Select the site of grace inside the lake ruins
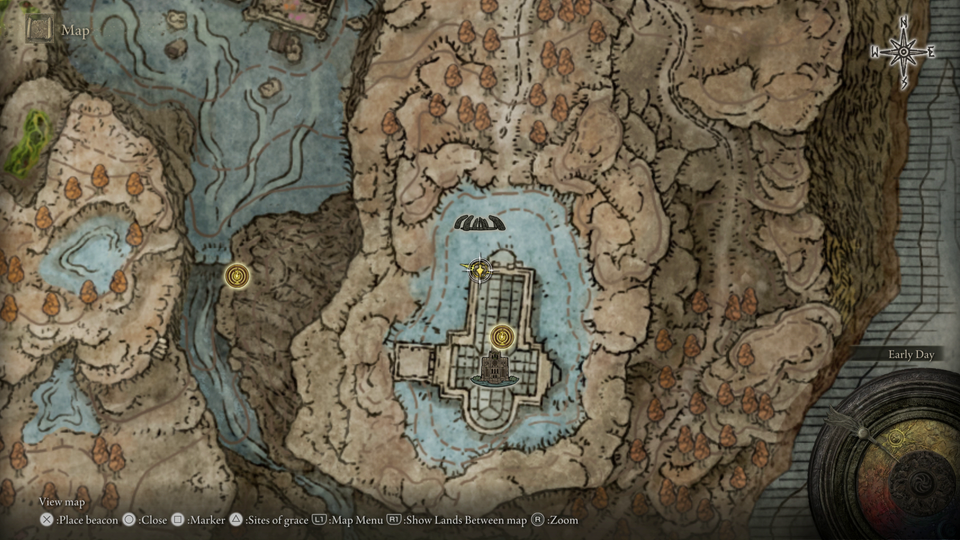The image size is (960, 540). pos(503,337)
